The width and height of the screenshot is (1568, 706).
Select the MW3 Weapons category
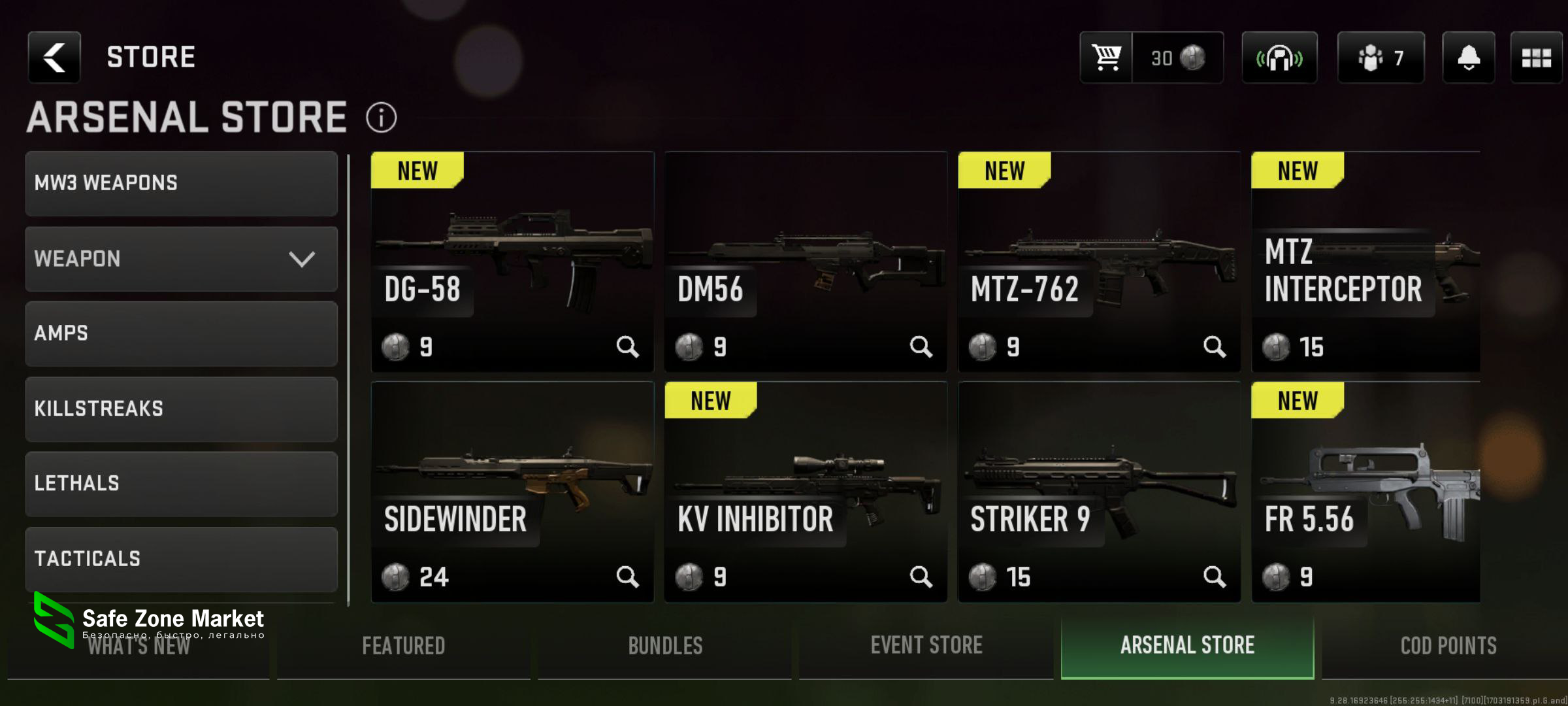(x=181, y=184)
